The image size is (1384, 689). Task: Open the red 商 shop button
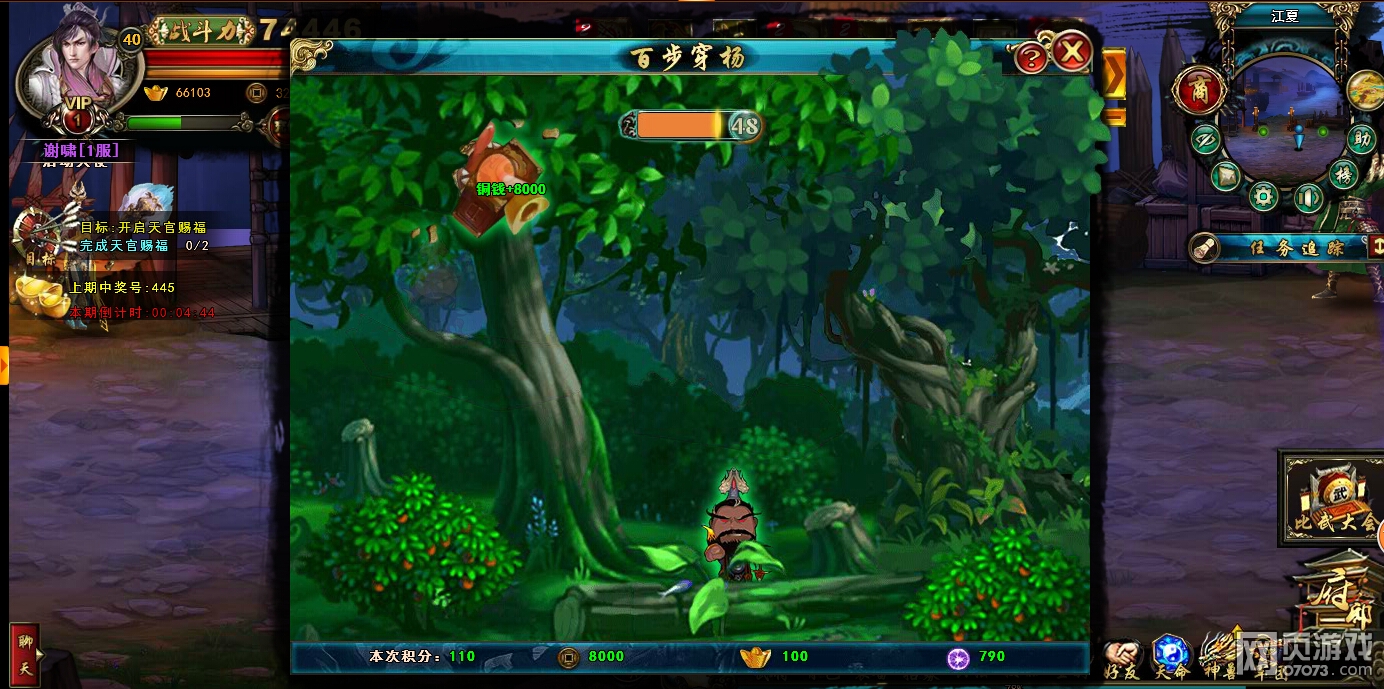(1198, 92)
